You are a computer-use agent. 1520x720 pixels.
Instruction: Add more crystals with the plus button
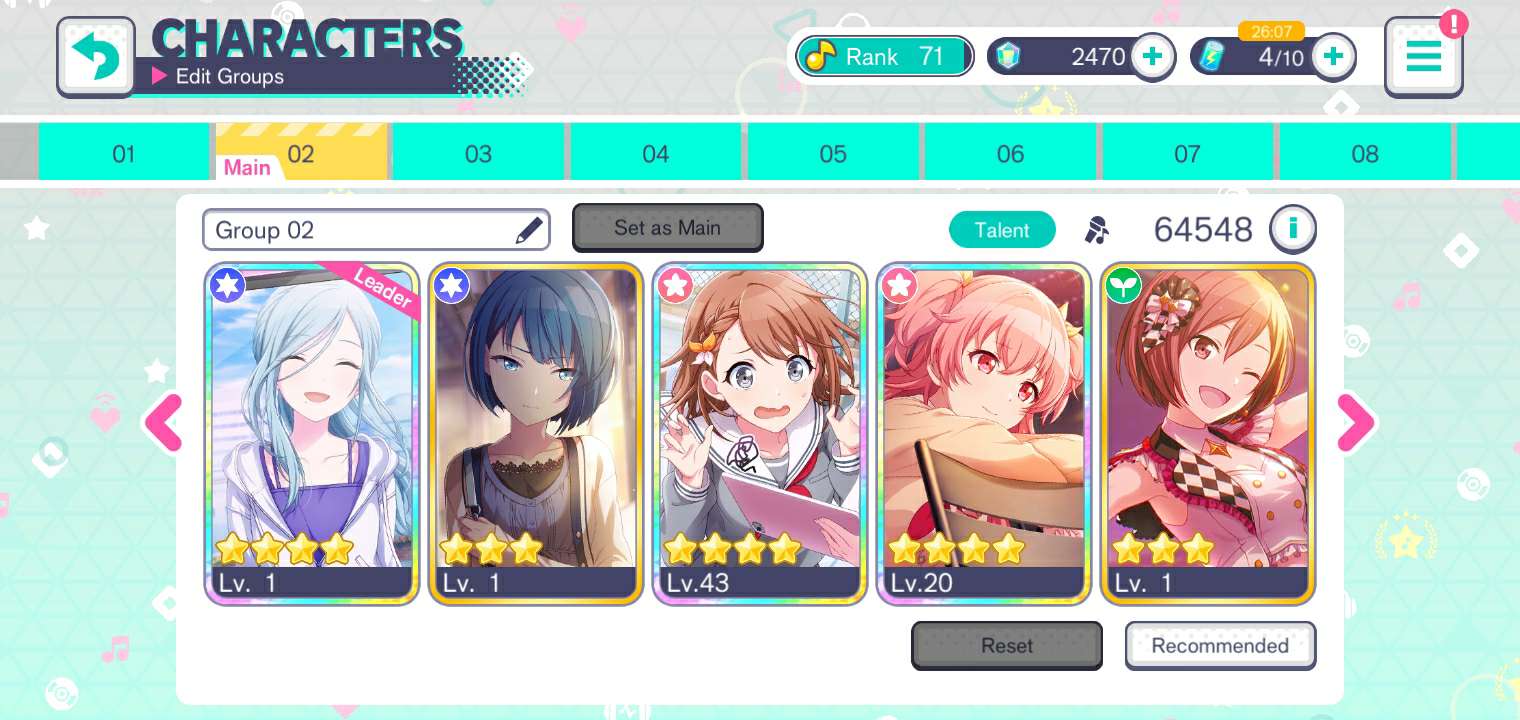(1152, 57)
